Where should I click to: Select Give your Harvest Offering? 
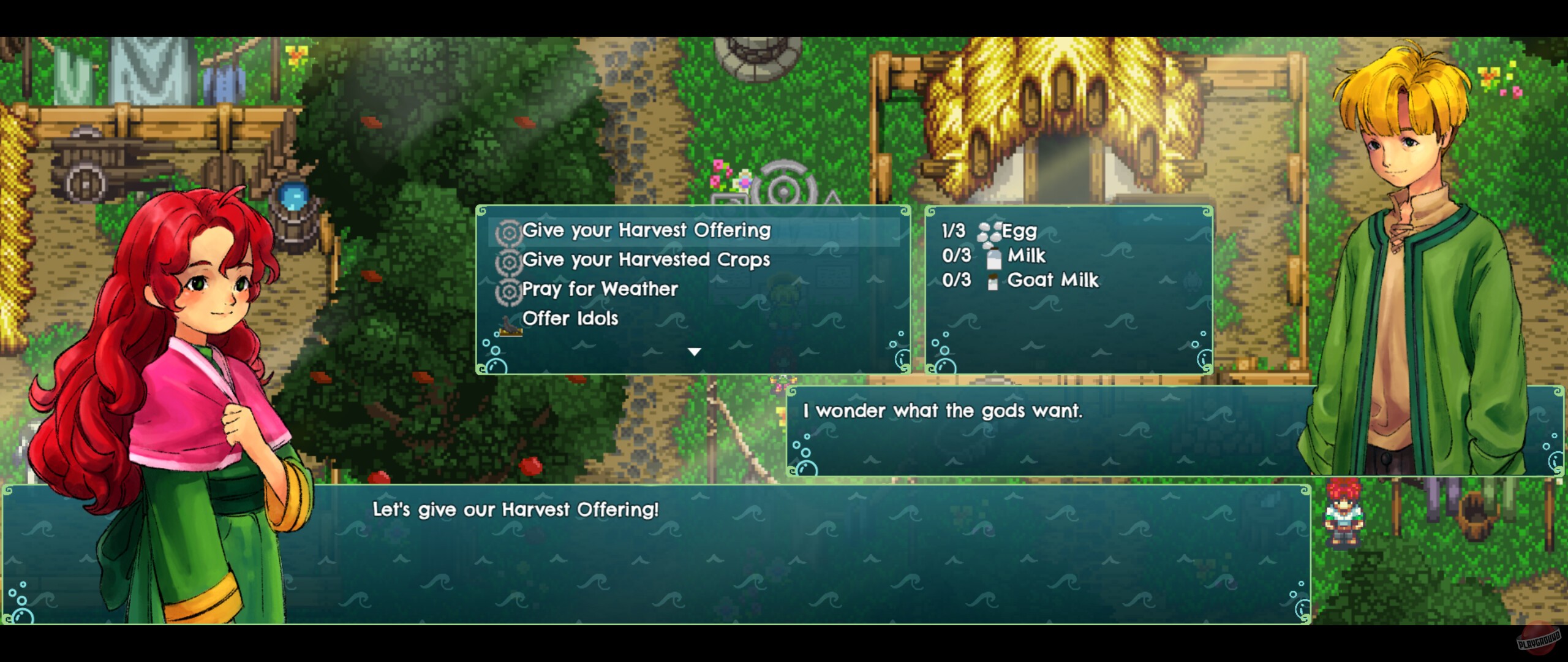pyautogui.click(x=646, y=231)
